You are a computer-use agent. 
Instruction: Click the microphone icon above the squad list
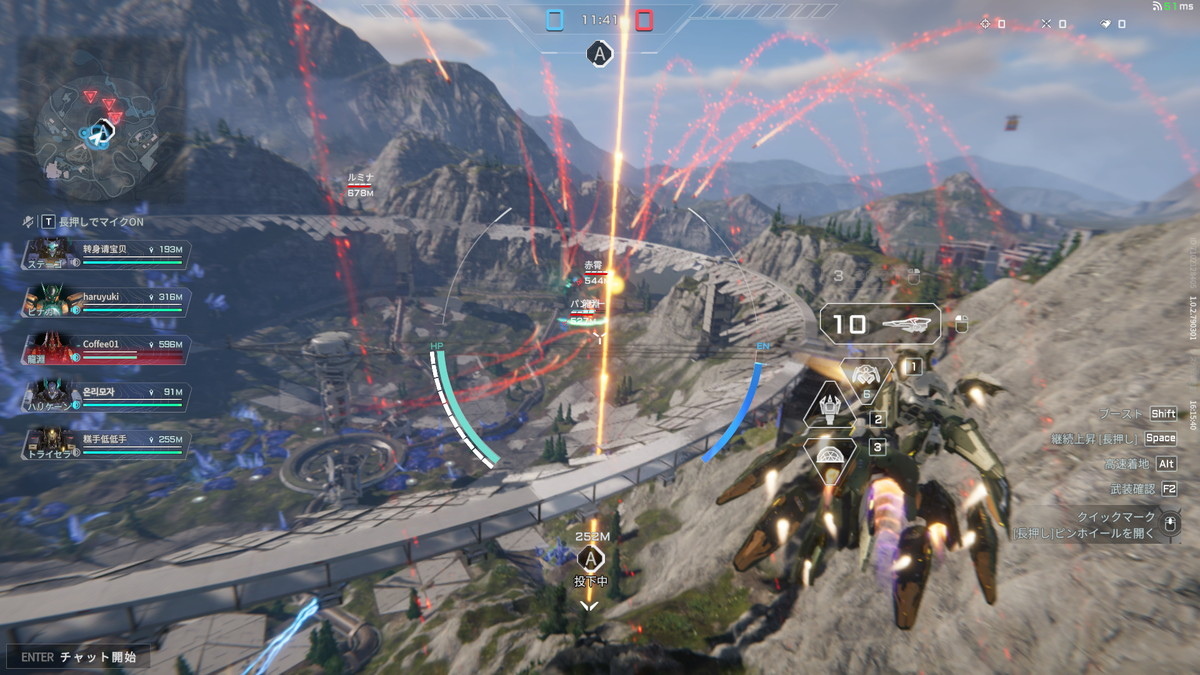point(28,221)
